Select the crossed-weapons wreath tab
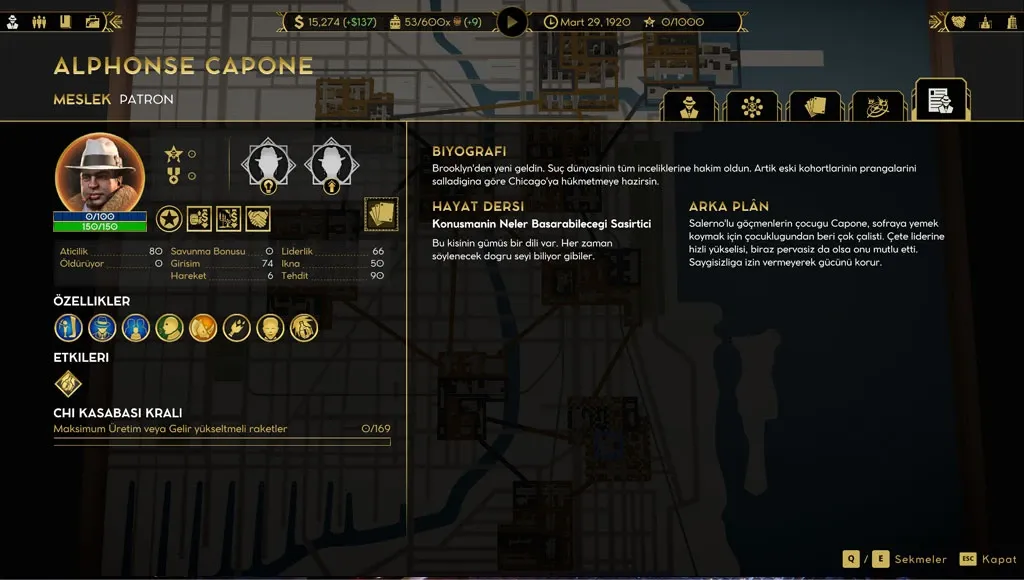 coord(877,107)
